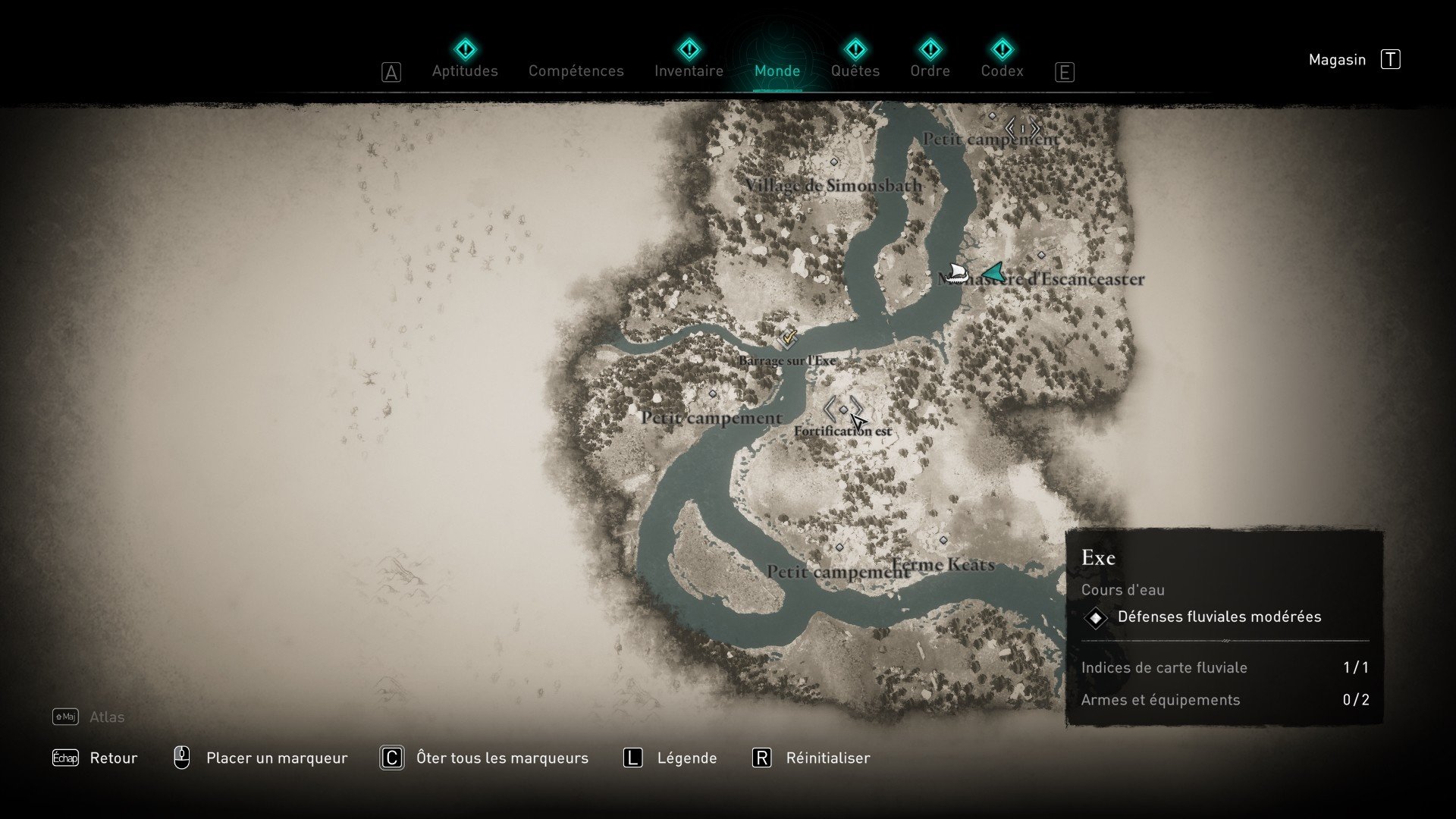The height and width of the screenshot is (819, 1456).
Task: Open the Compétences tab
Action: pyautogui.click(x=576, y=71)
